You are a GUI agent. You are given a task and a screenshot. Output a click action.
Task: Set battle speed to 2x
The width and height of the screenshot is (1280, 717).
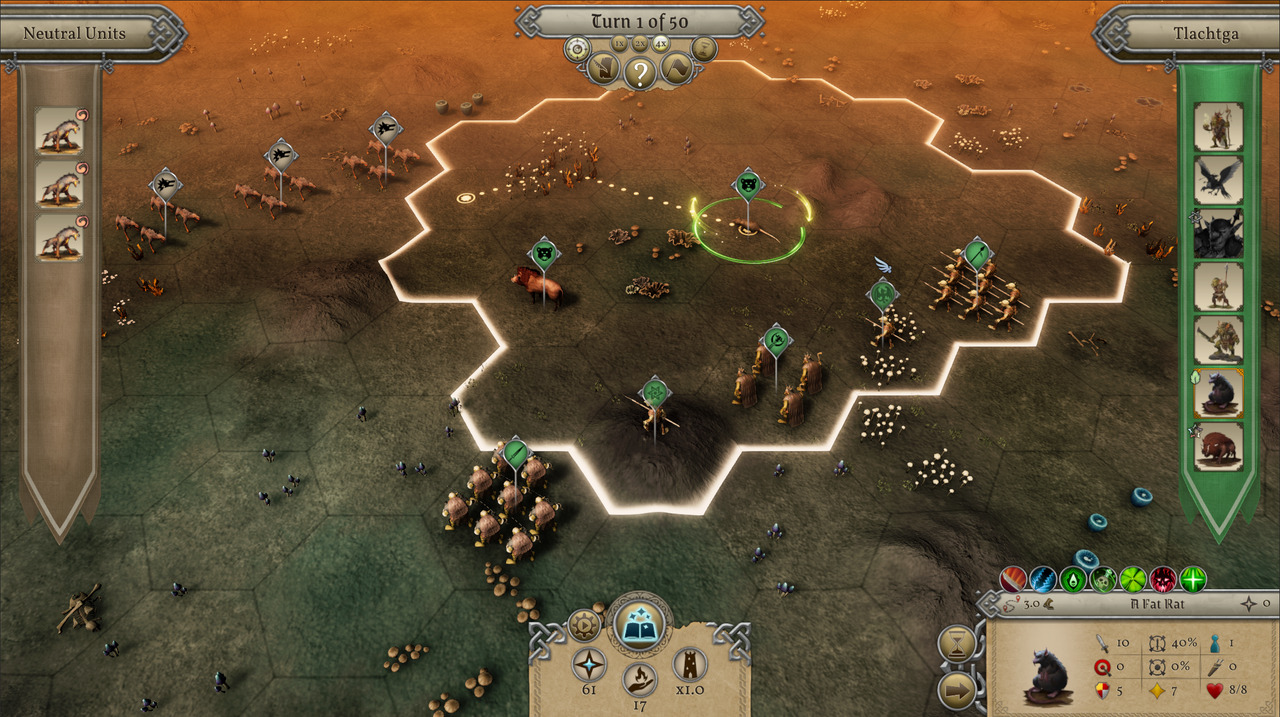[640, 43]
